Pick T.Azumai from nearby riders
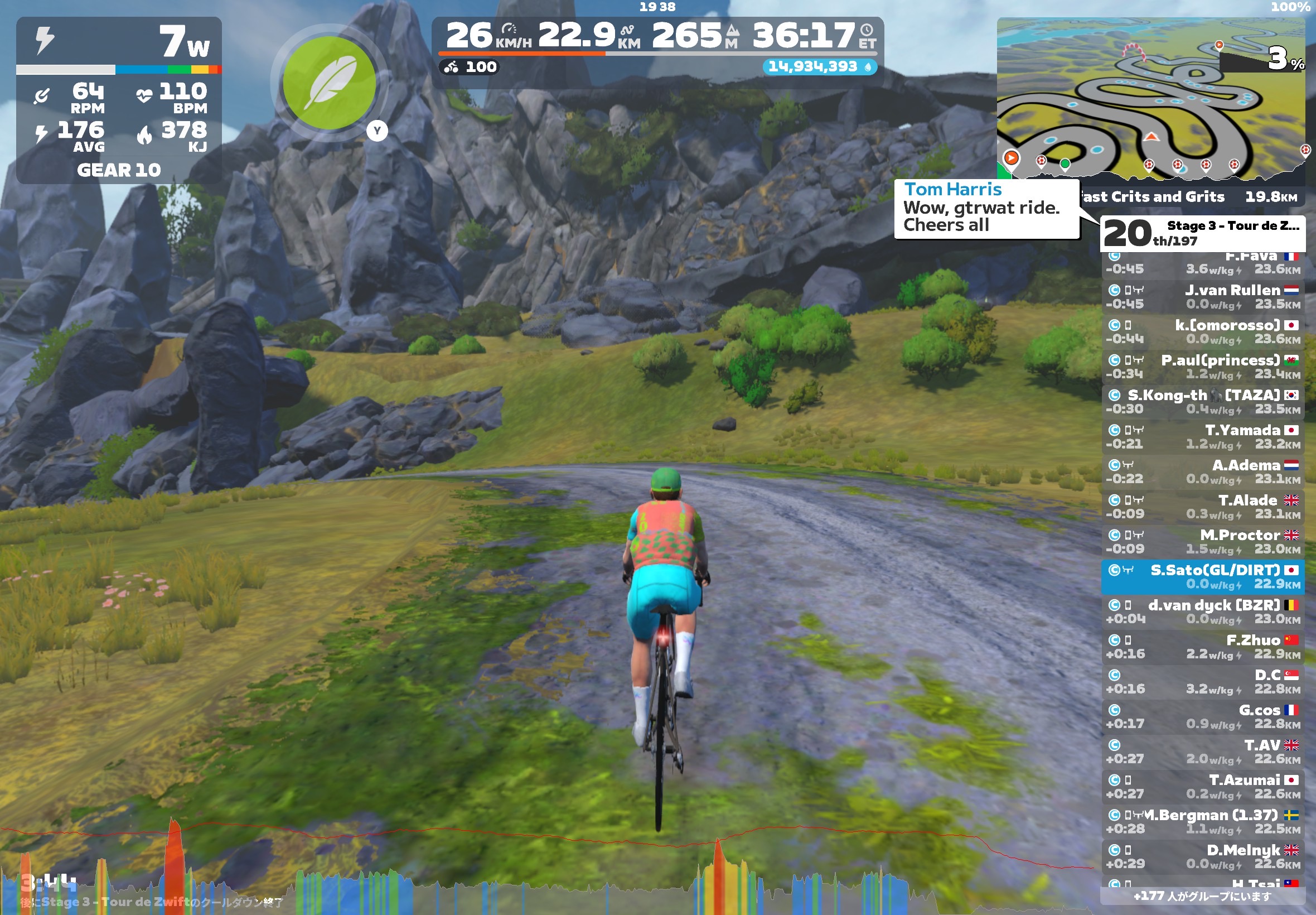The image size is (1316, 915). pos(1203,786)
